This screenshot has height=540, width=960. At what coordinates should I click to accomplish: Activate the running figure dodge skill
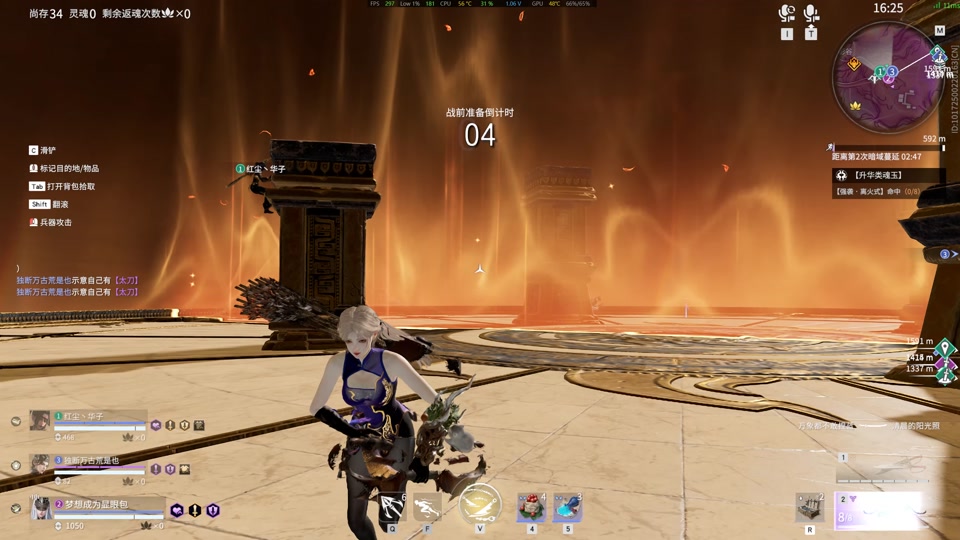pyautogui.click(x=427, y=506)
